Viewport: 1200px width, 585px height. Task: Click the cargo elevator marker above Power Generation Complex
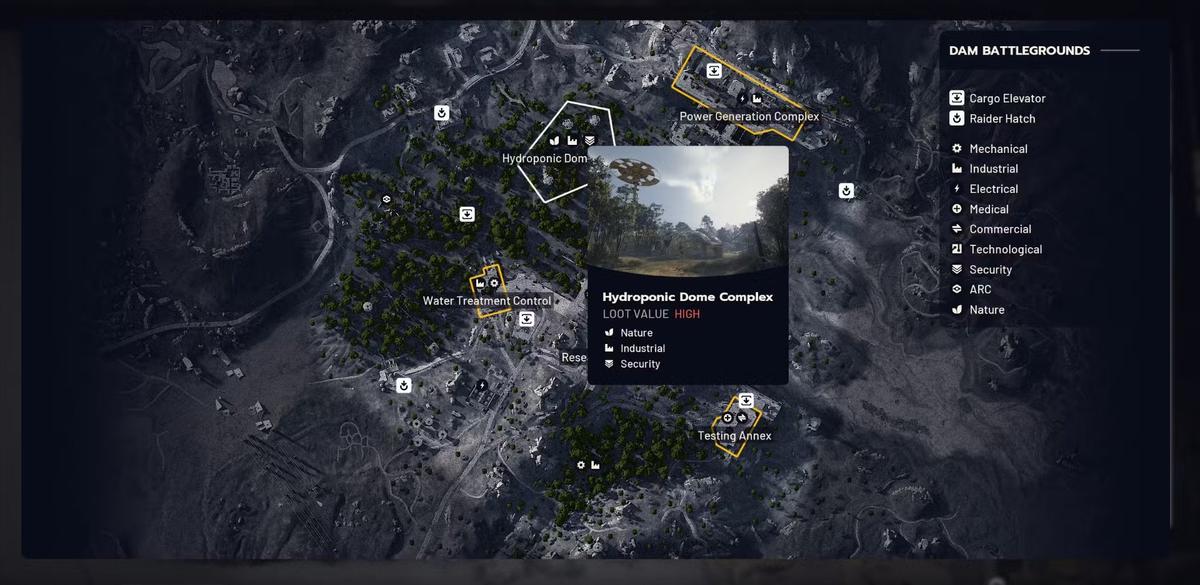tap(714, 70)
